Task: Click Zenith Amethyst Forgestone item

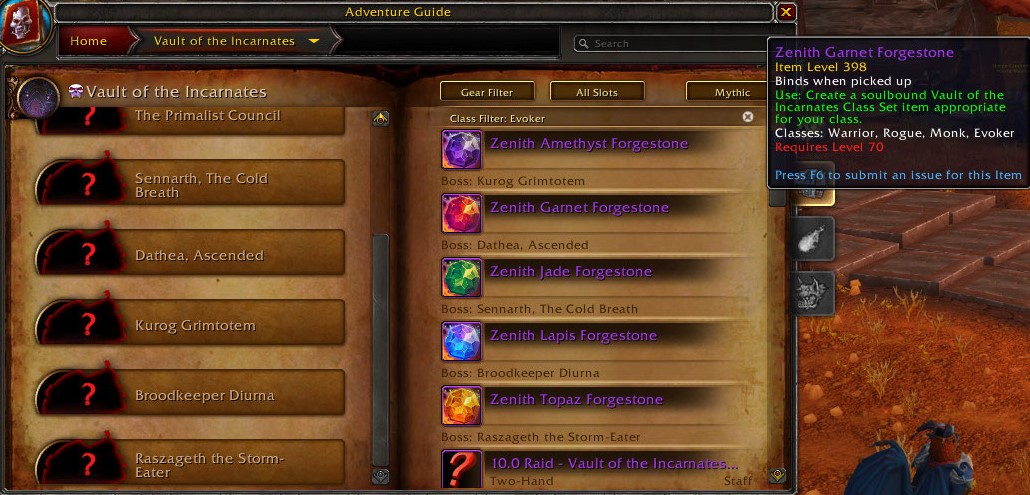Action: [589, 144]
